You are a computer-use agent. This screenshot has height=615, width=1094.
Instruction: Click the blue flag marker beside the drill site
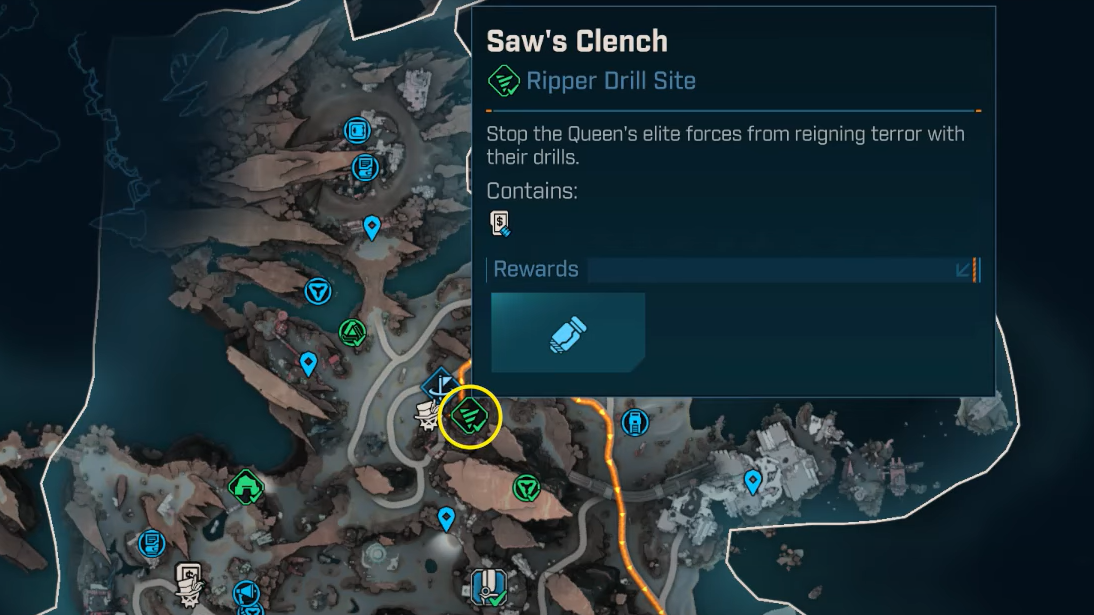[x=441, y=384]
